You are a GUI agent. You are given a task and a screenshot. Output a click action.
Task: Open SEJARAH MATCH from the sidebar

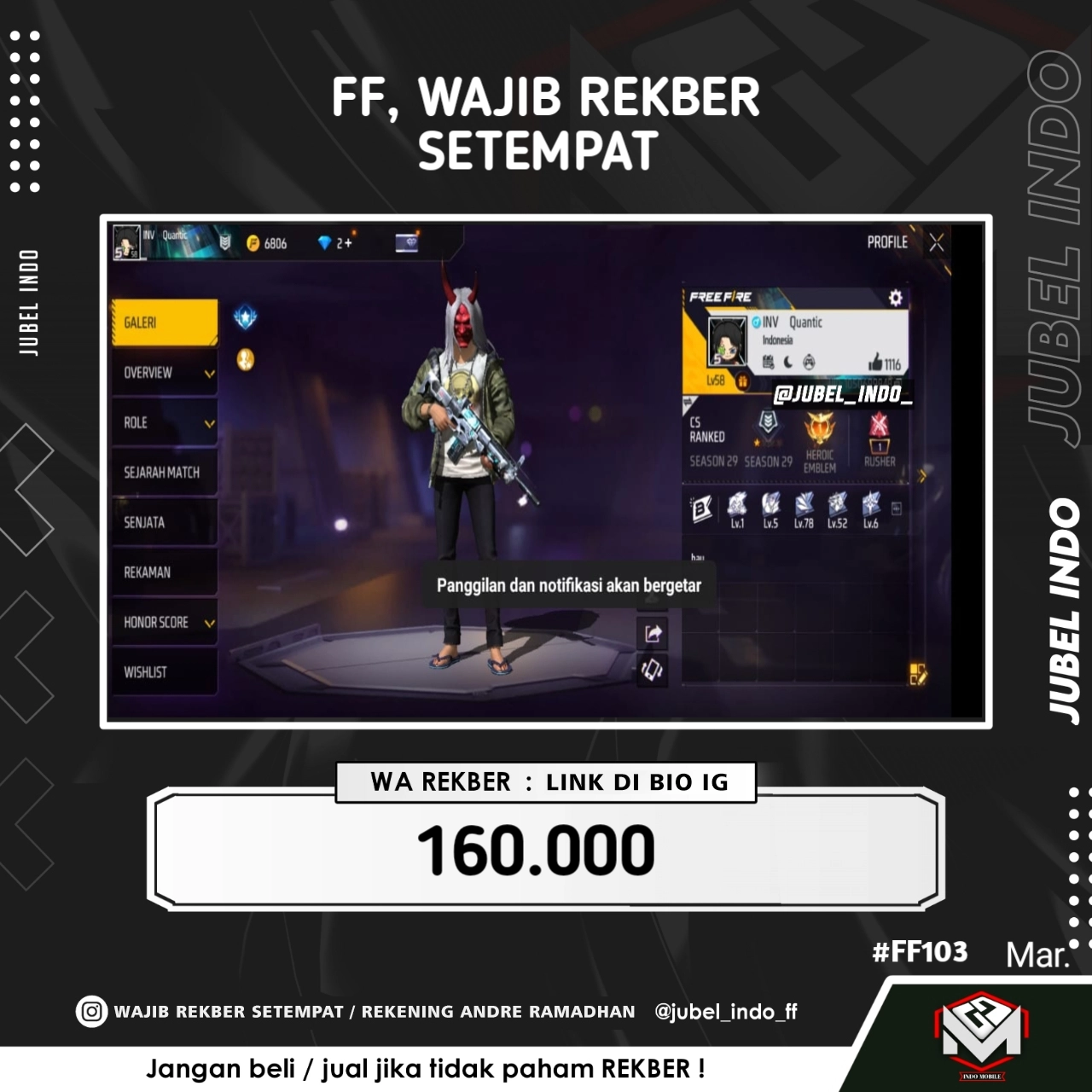[164, 472]
